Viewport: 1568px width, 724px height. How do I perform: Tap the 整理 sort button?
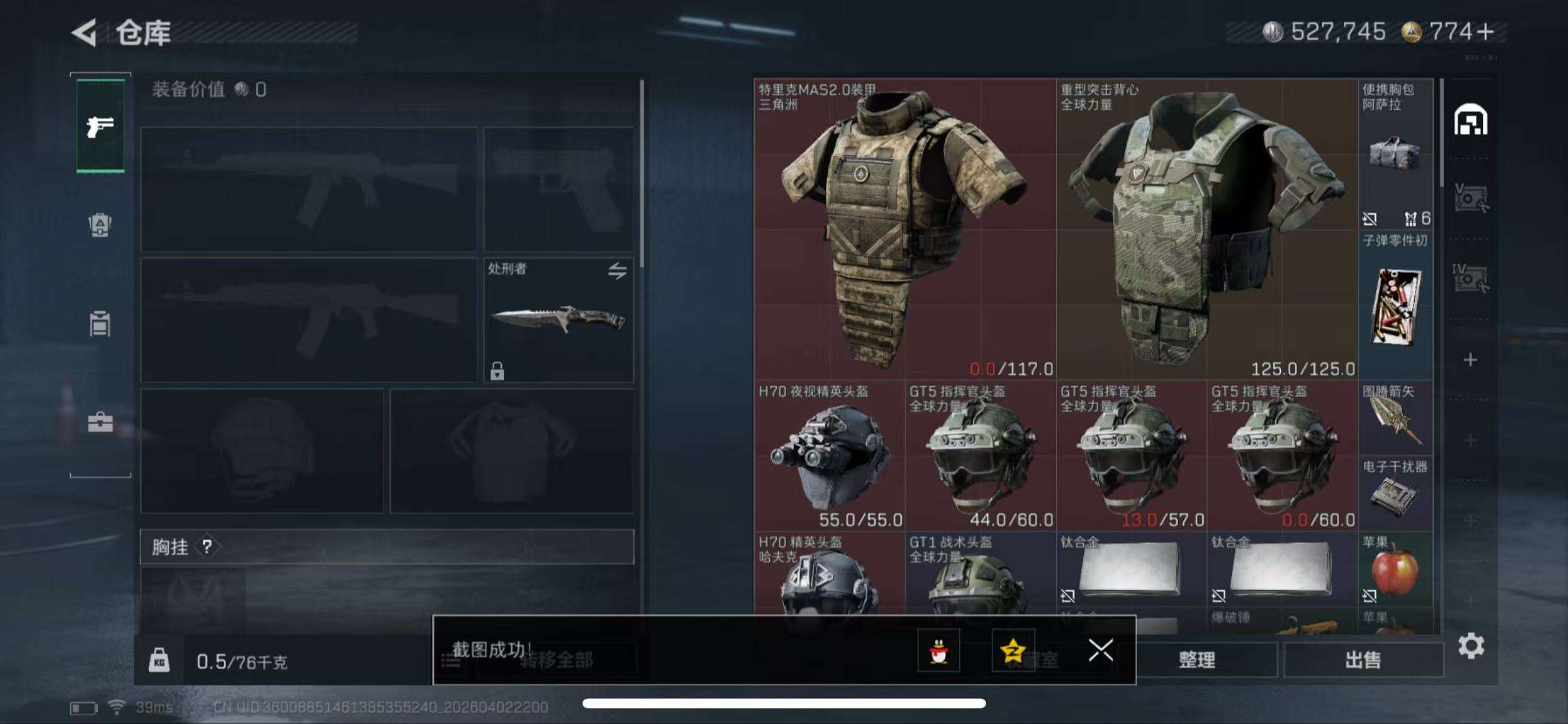[x=1197, y=660]
